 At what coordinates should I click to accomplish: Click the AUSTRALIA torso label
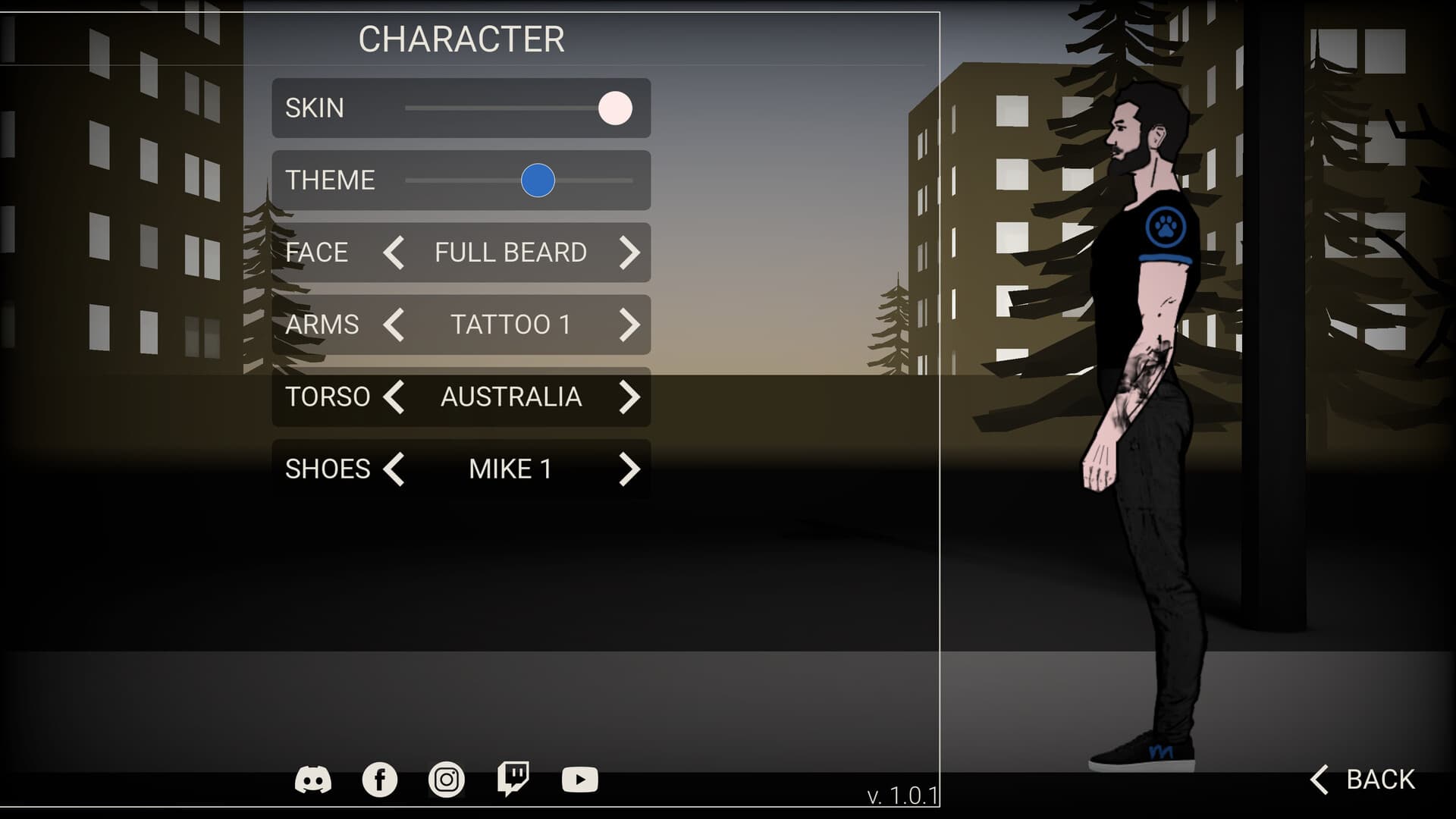tap(510, 397)
